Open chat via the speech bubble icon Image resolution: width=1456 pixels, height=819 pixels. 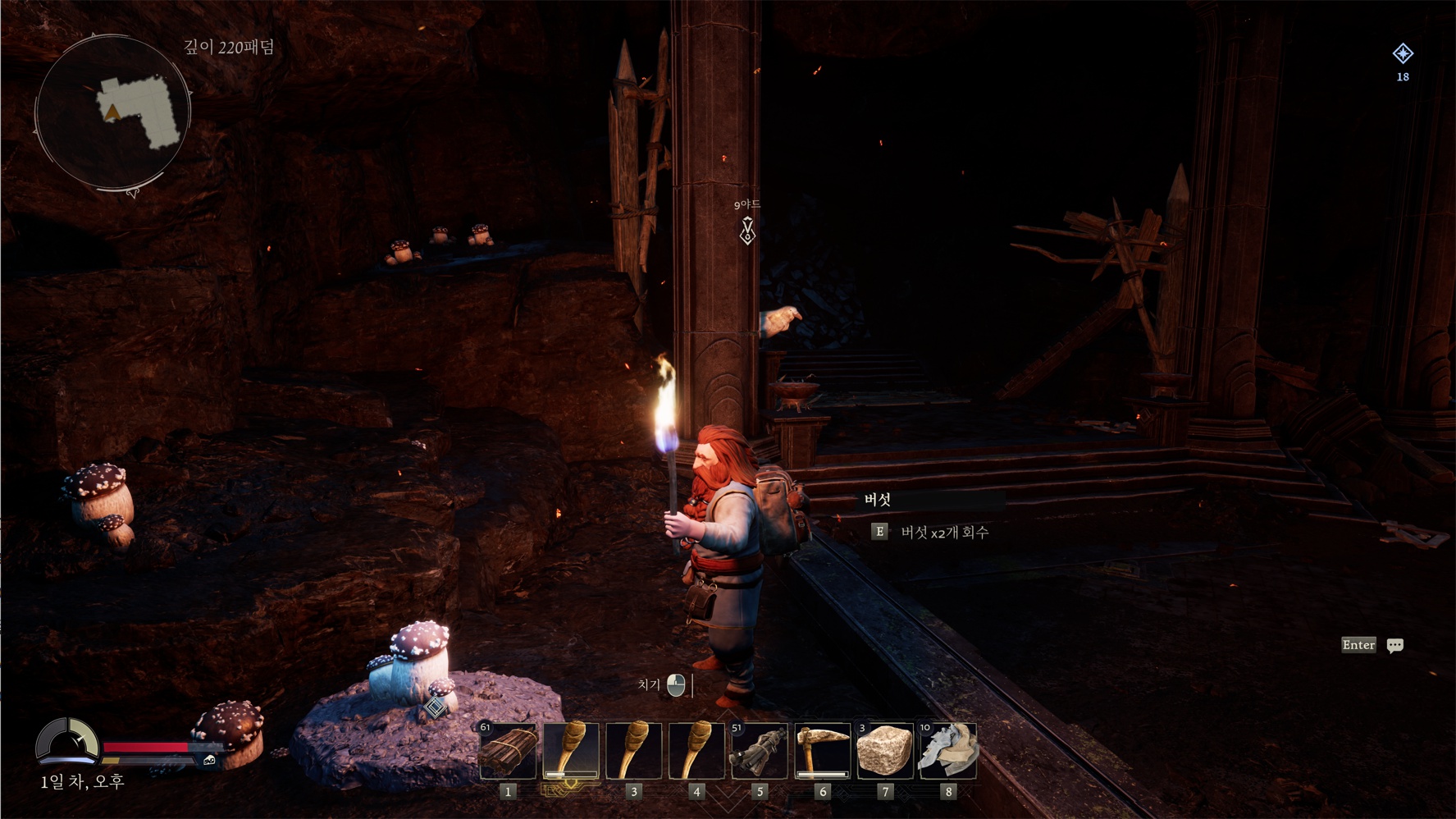[x=1394, y=646]
